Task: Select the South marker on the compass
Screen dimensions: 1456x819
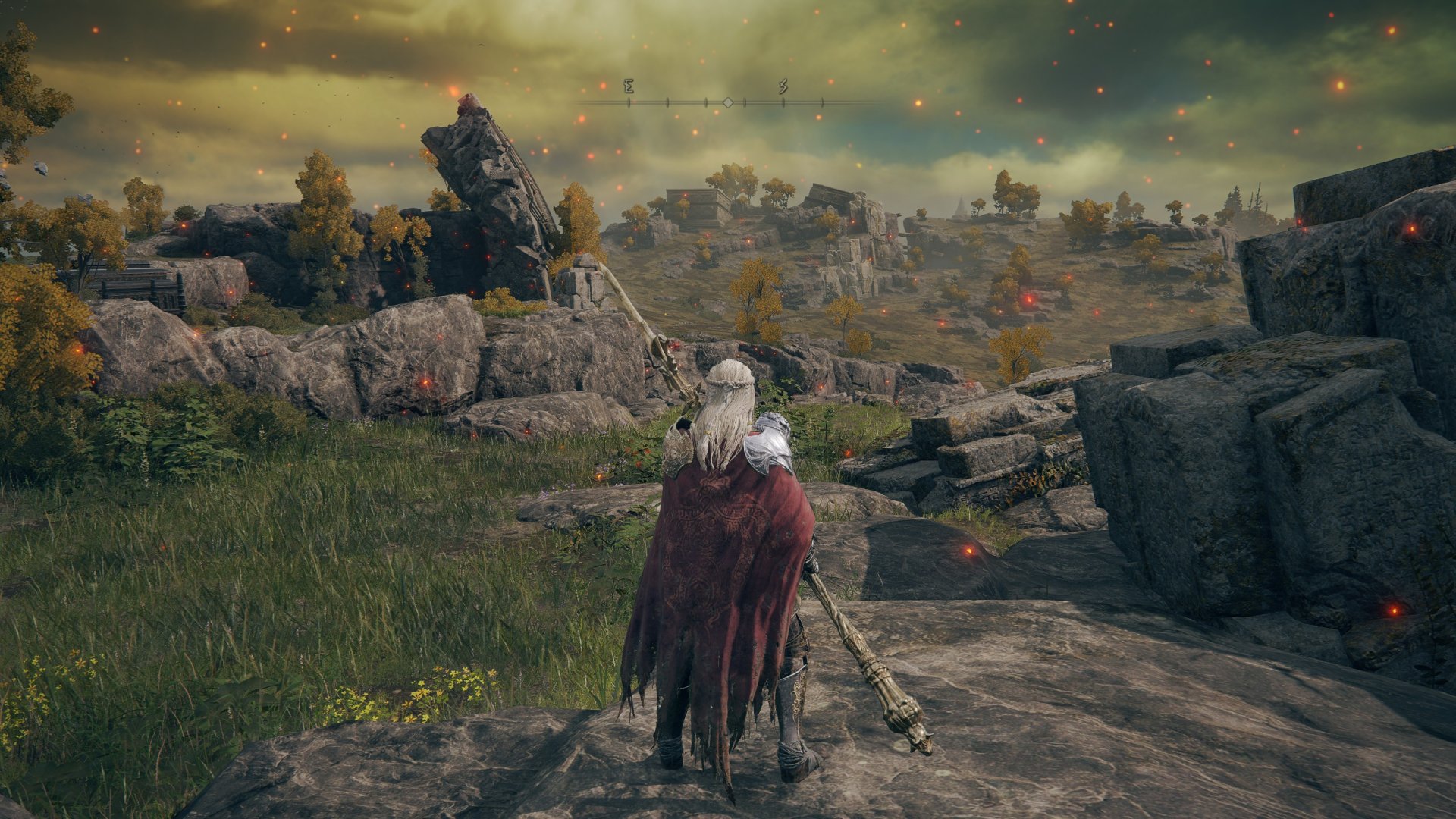Action: (x=783, y=87)
